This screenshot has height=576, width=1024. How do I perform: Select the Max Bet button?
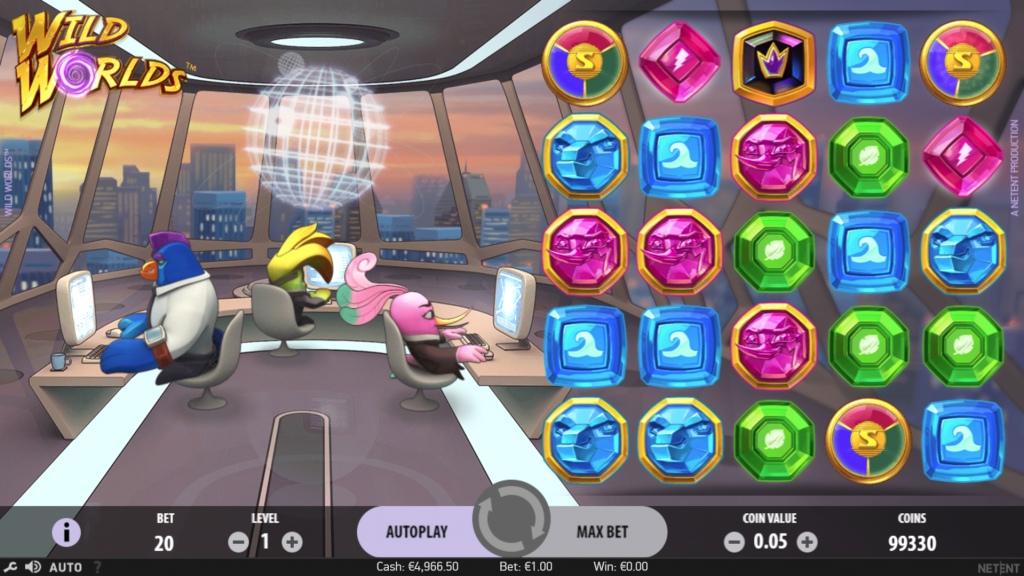pyautogui.click(x=603, y=531)
